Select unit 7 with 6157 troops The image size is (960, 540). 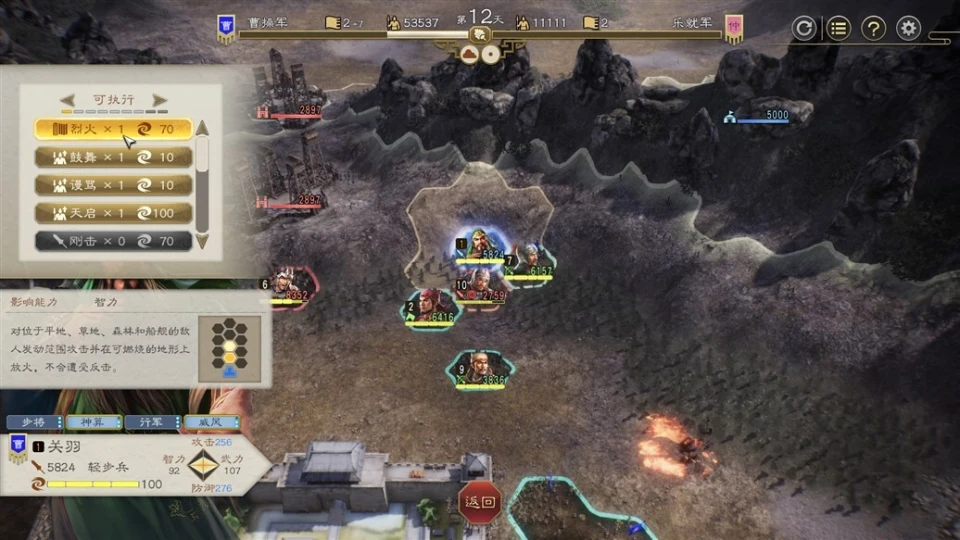529,263
